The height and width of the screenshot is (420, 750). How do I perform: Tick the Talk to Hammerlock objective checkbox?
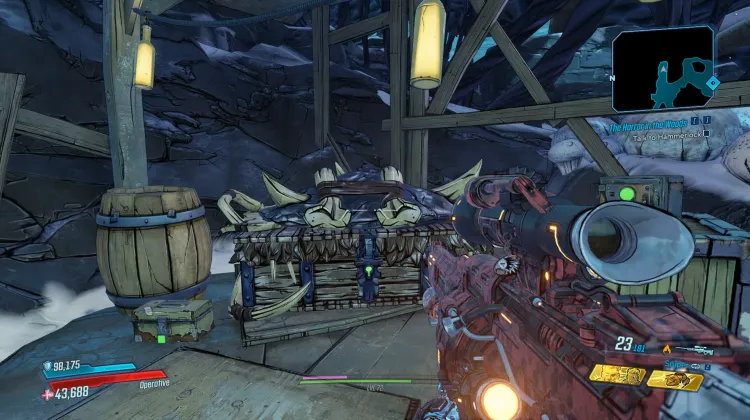tap(705, 132)
